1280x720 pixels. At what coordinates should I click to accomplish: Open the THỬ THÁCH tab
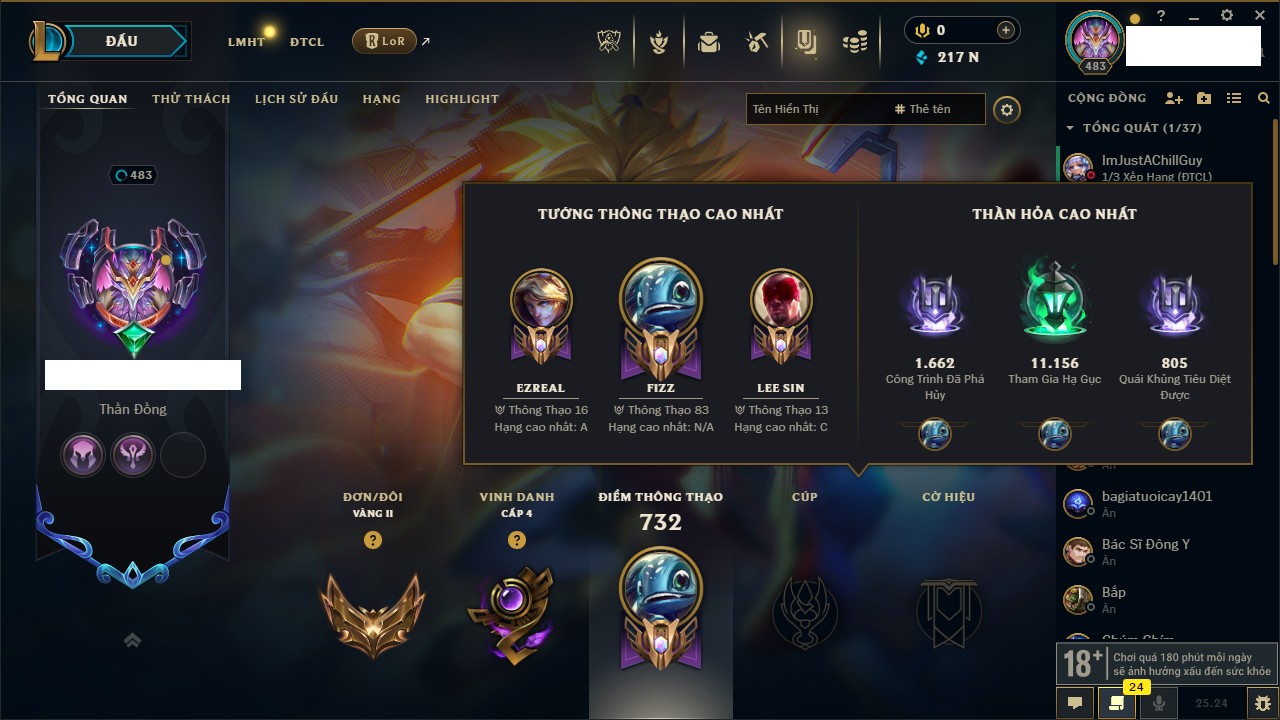pyautogui.click(x=191, y=99)
